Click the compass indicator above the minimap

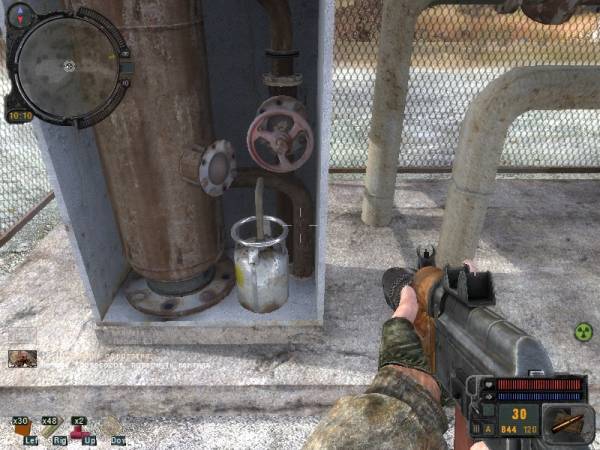[x=21, y=14]
